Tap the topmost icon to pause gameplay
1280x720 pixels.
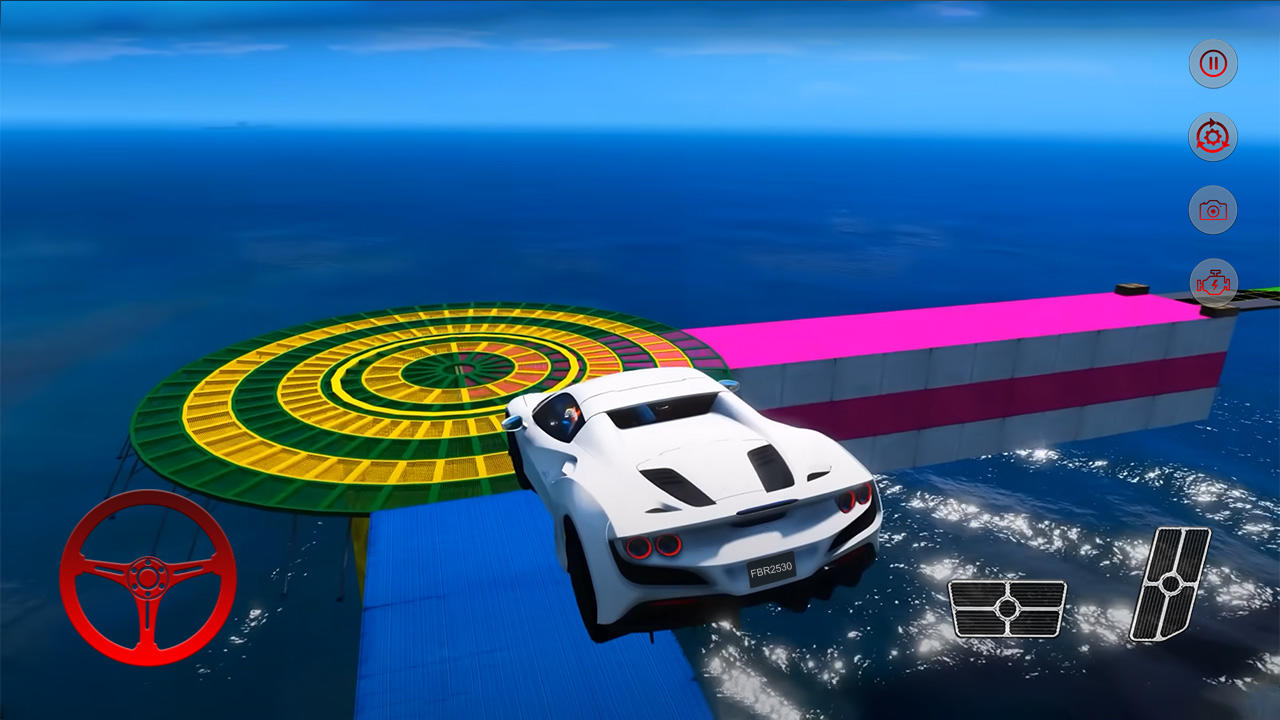1213,63
